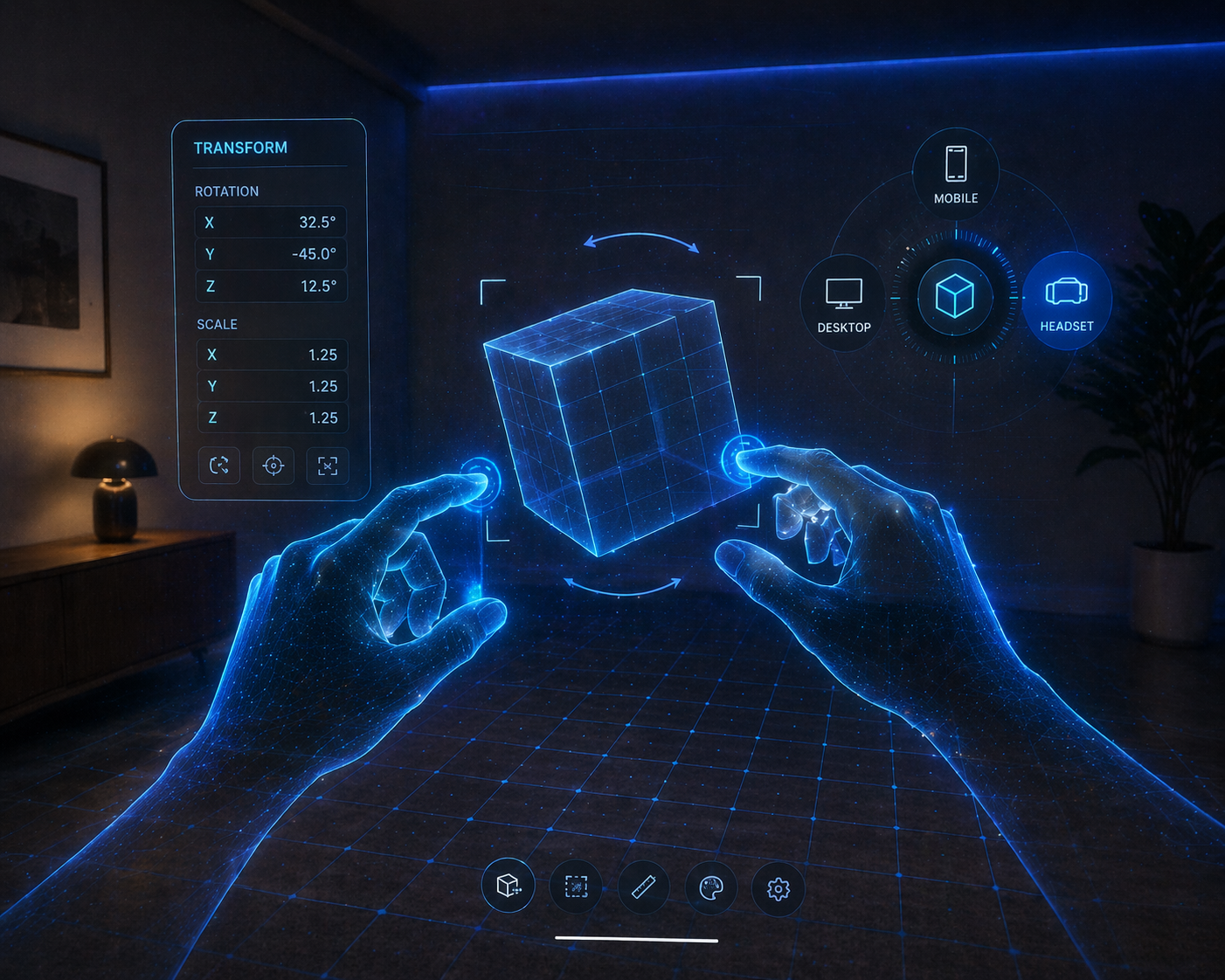The image size is (1225, 980).
Task: Choose the dashed-square selection tool
Action: tap(576, 887)
